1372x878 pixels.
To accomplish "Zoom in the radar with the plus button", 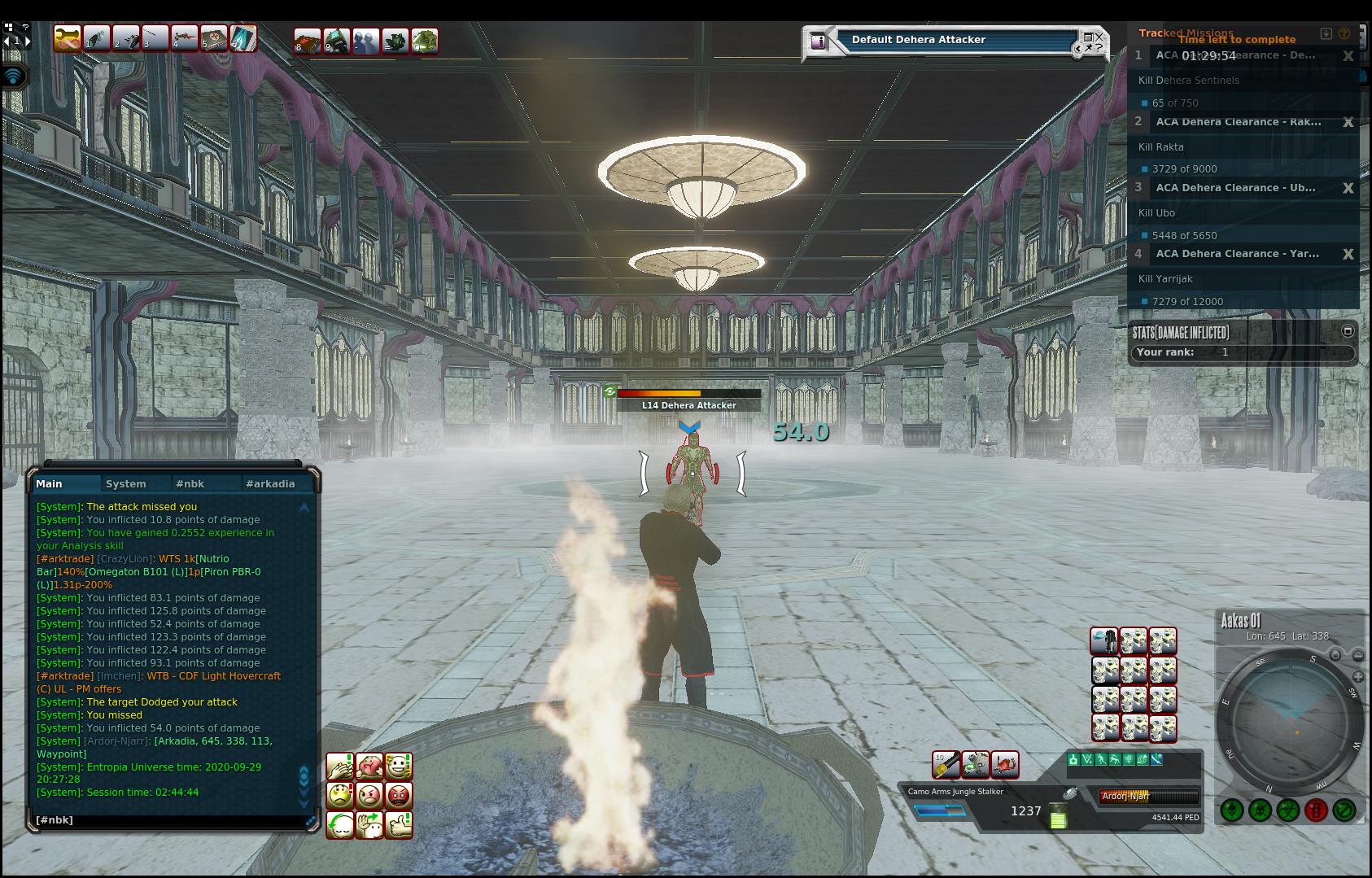I will (x=1357, y=676).
